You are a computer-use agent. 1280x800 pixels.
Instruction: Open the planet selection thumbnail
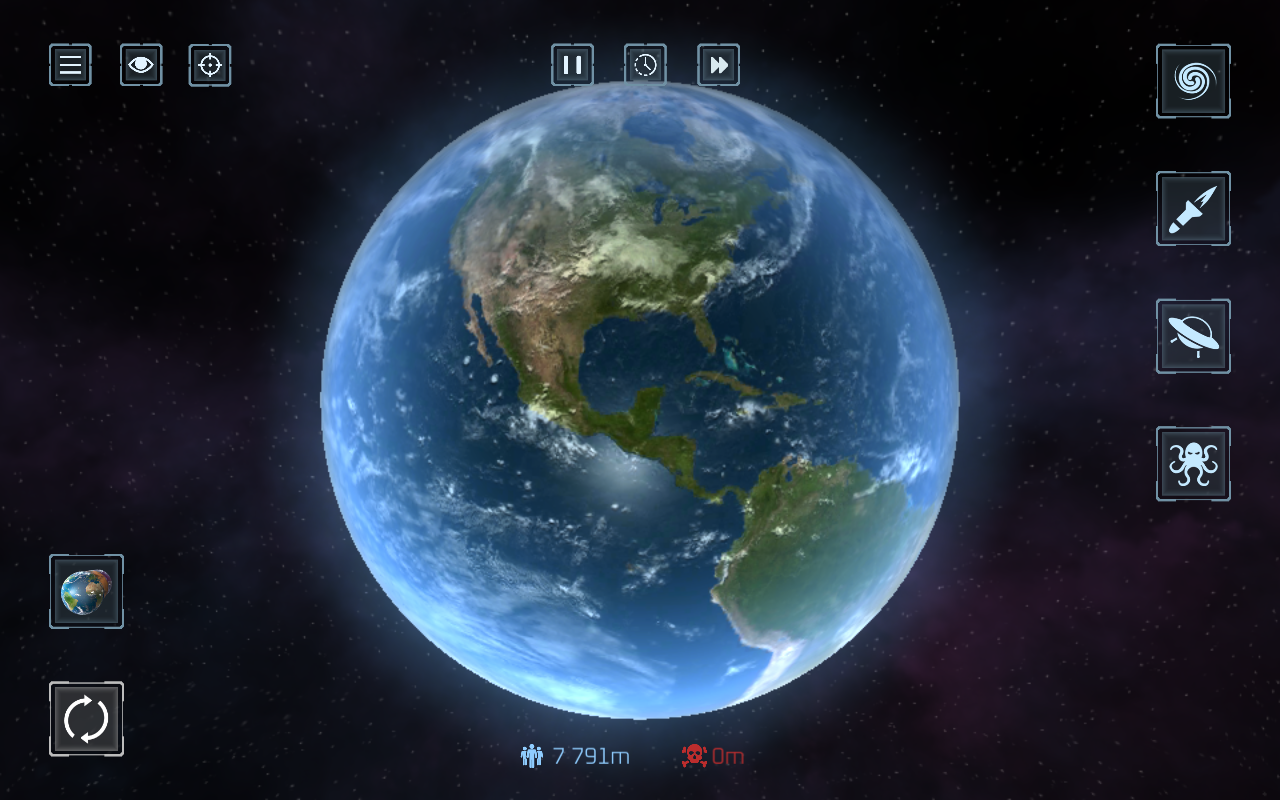pyautogui.click(x=86, y=591)
